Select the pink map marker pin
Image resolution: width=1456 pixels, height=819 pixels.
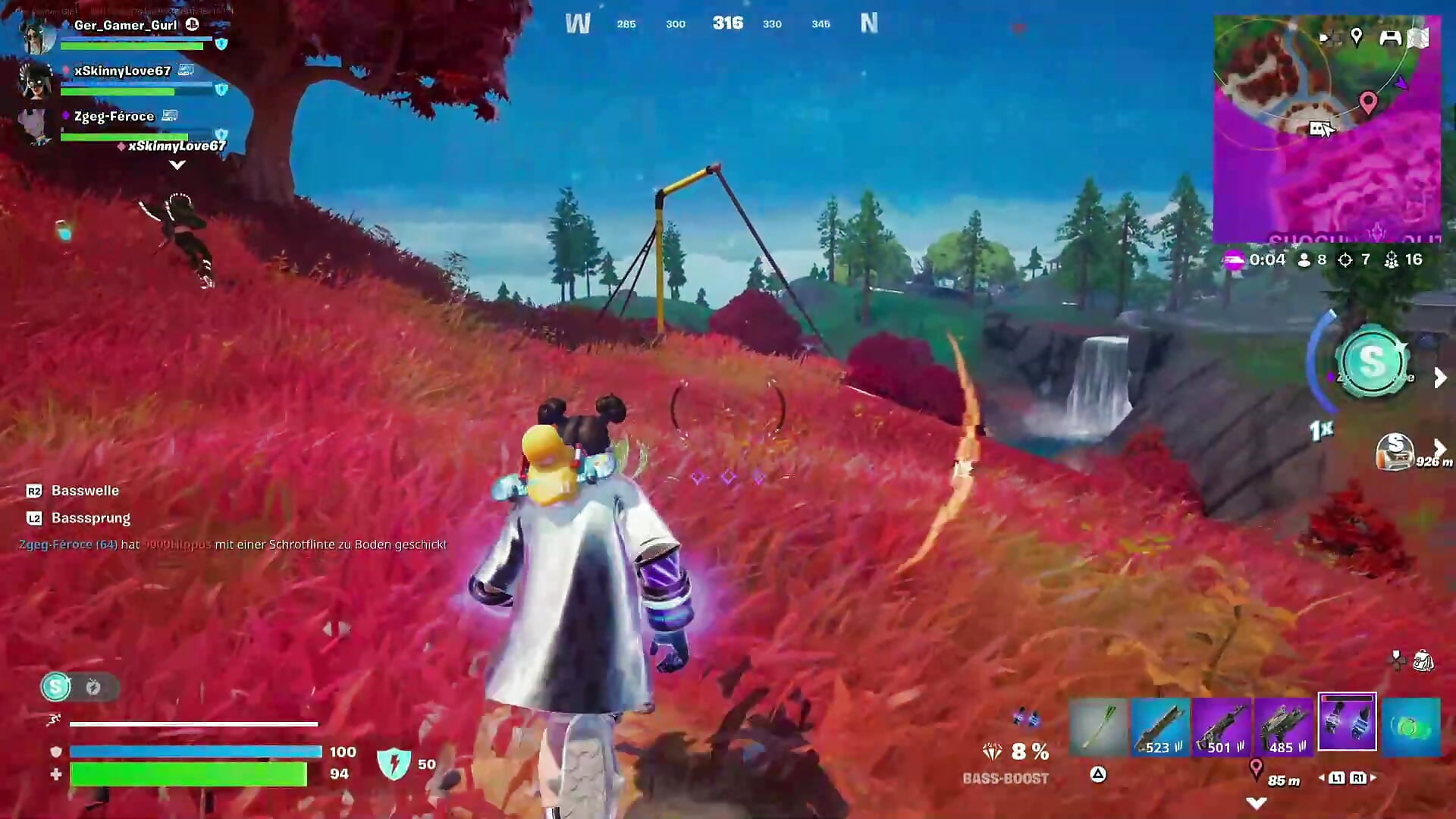tap(1368, 102)
